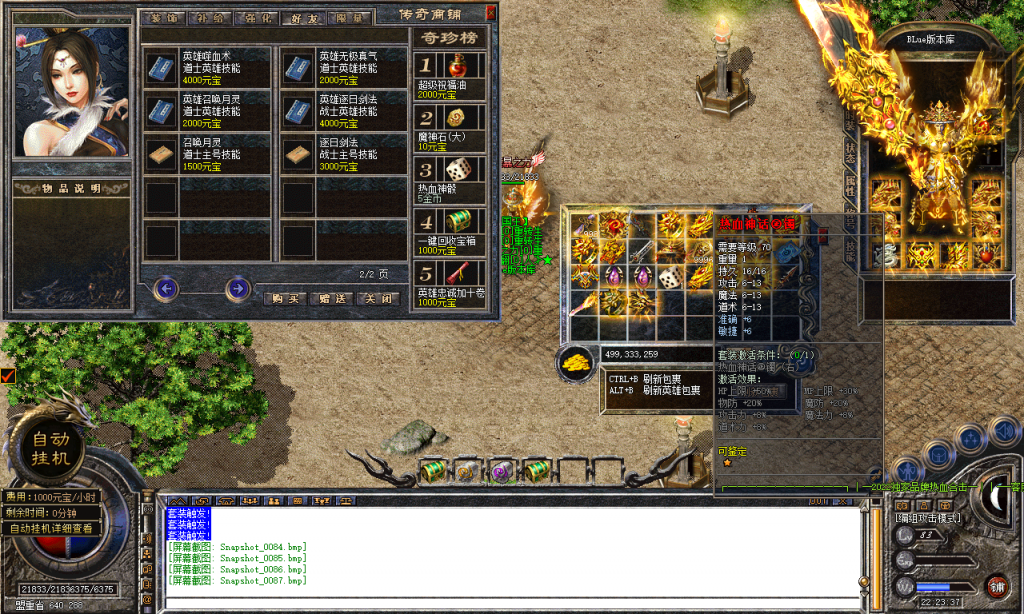This screenshot has width=1024, height=614.
Task: Go to previous shop page arrow
Action: (x=166, y=290)
